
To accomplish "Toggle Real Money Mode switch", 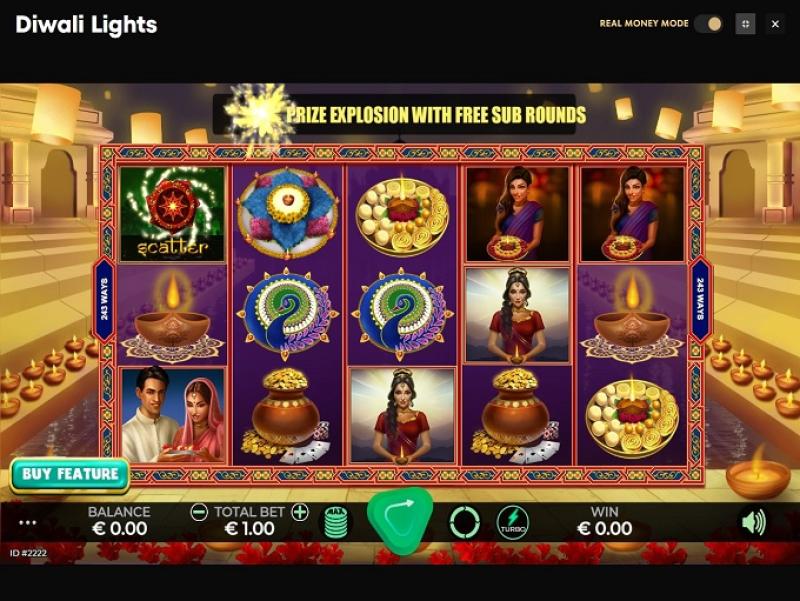I will click(x=708, y=24).
